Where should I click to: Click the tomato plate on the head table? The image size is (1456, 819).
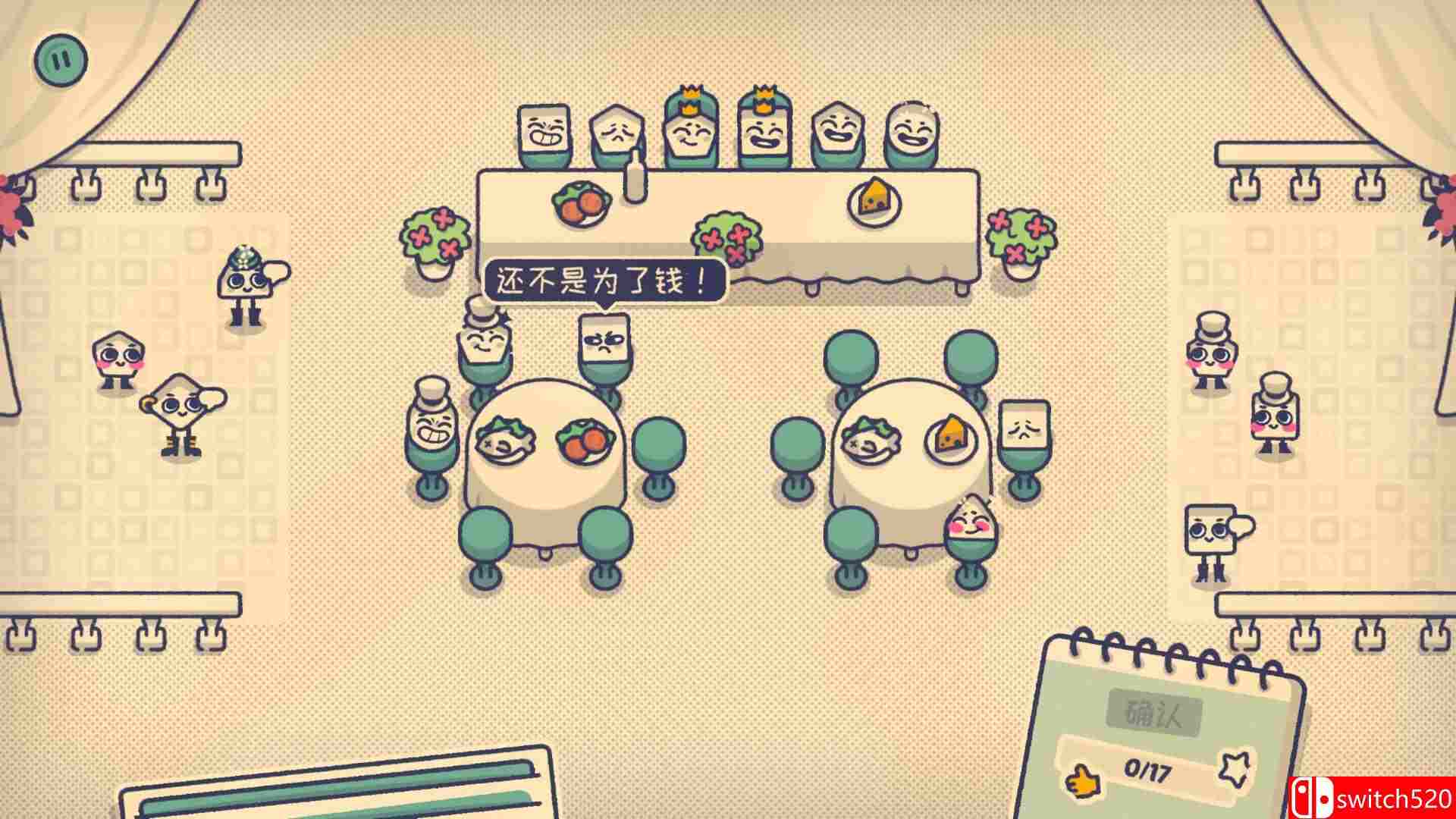pos(582,203)
